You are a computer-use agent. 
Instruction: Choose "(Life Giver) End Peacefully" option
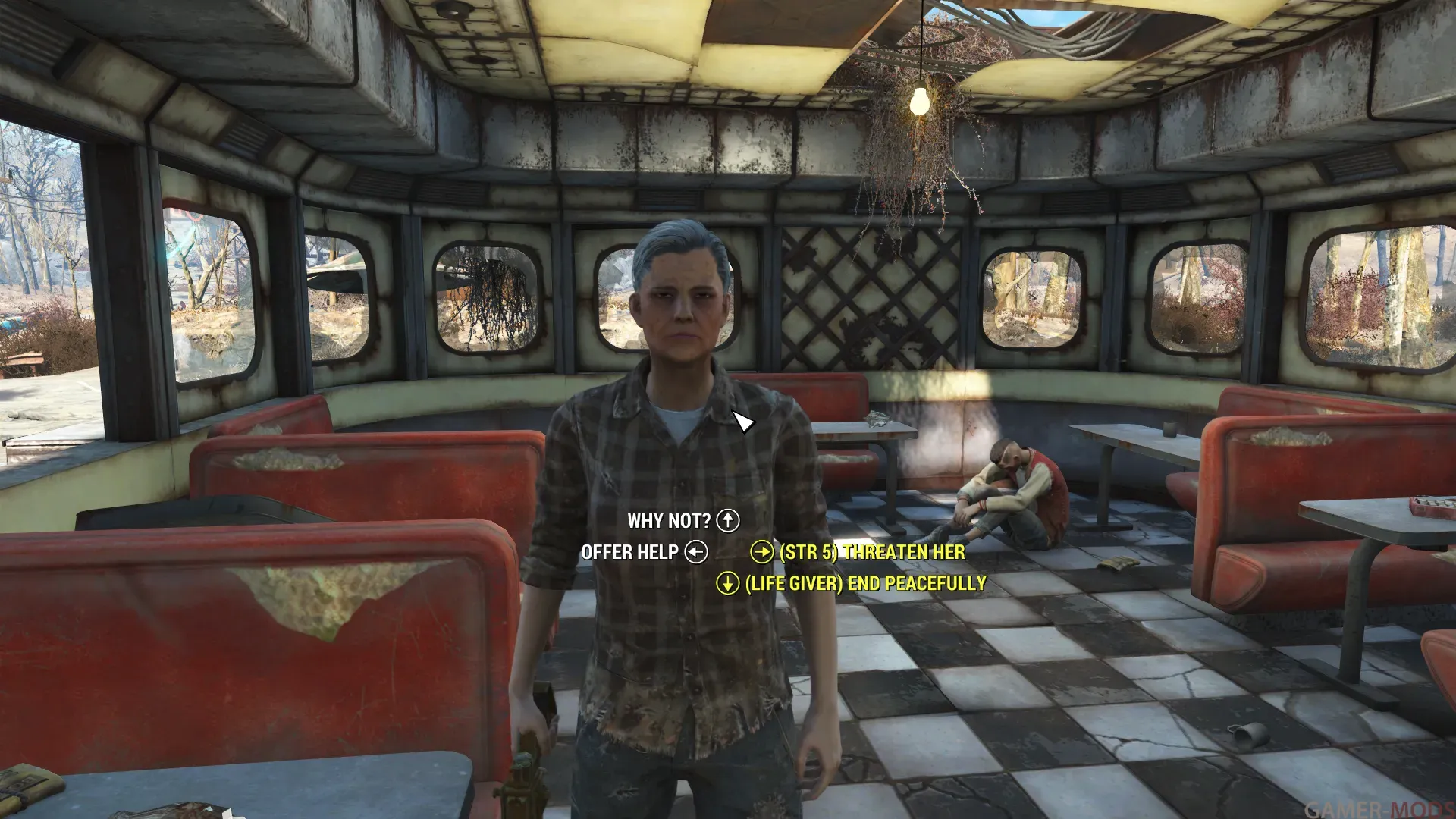click(865, 583)
